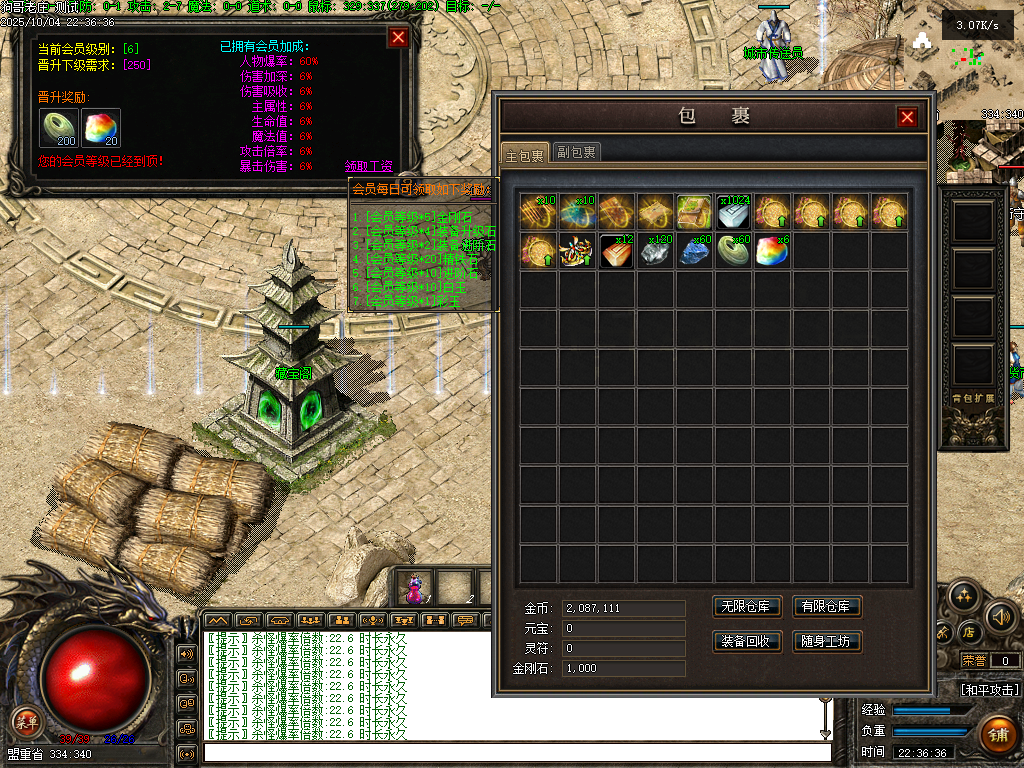The height and width of the screenshot is (768, 1024).
Task: Select the blue crystal stack x60
Action: point(695,250)
